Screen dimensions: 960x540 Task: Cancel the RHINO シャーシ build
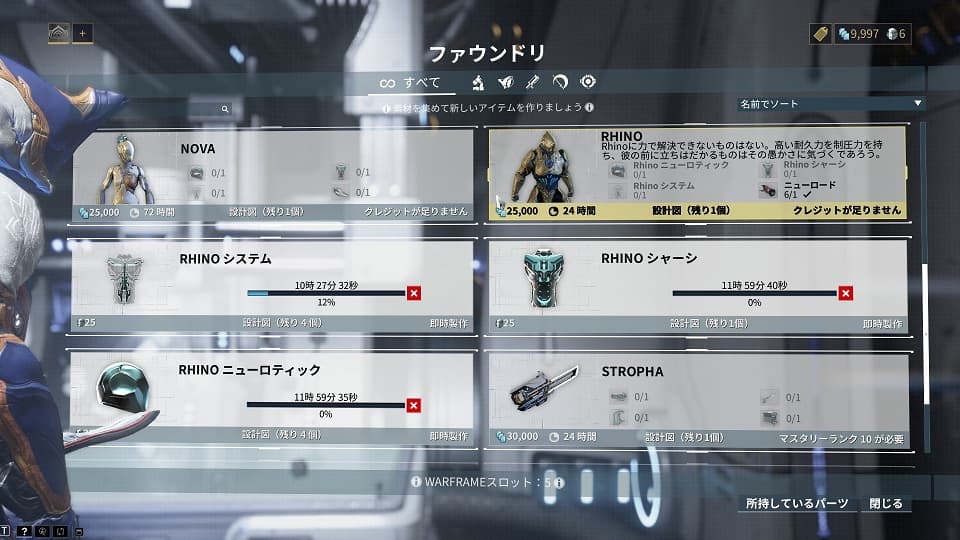tap(846, 293)
